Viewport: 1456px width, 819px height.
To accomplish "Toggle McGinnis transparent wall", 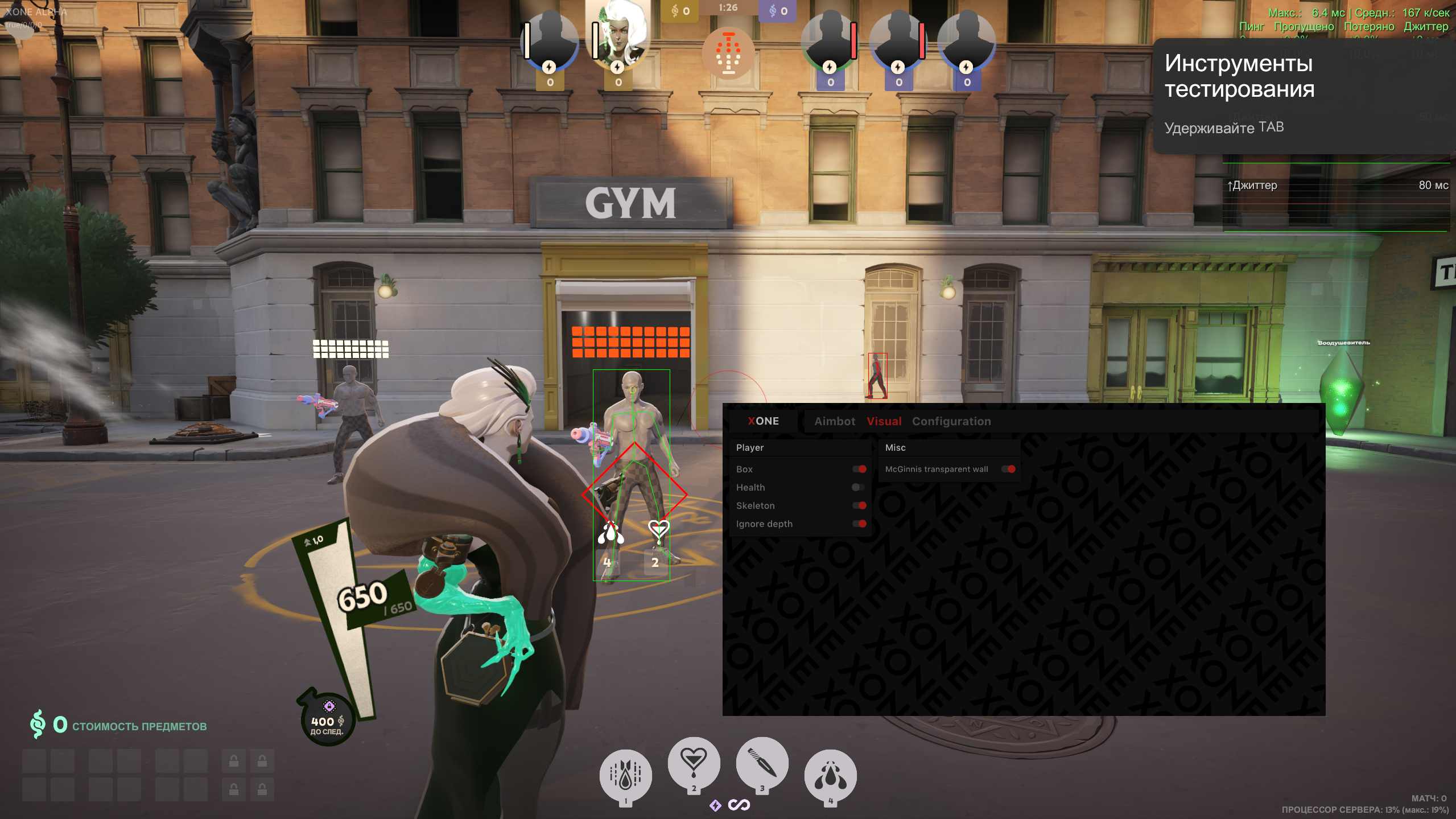I will point(1008,469).
